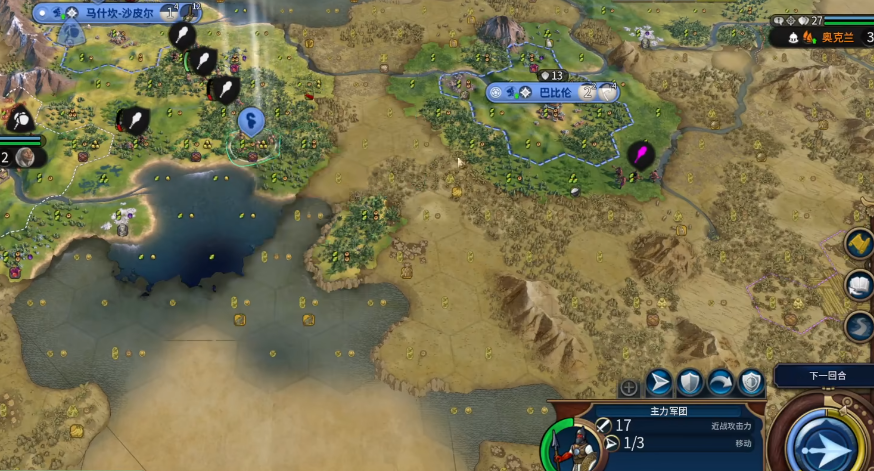Activate the large round arrow action button
Viewport: 874px width, 471px height.
[x=828, y=438]
